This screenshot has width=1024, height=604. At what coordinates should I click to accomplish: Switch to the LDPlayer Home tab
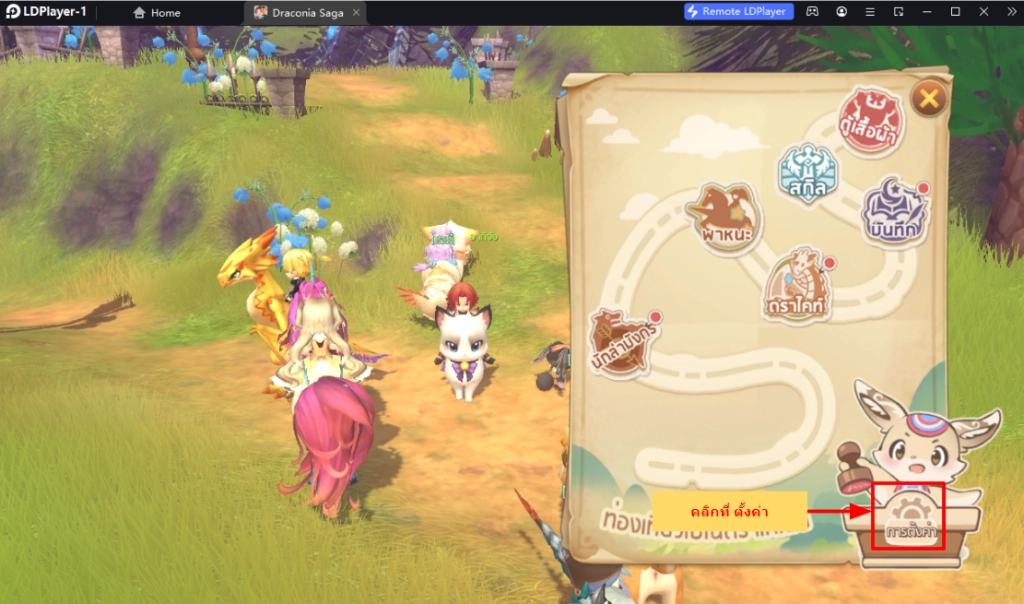pos(157,13)
